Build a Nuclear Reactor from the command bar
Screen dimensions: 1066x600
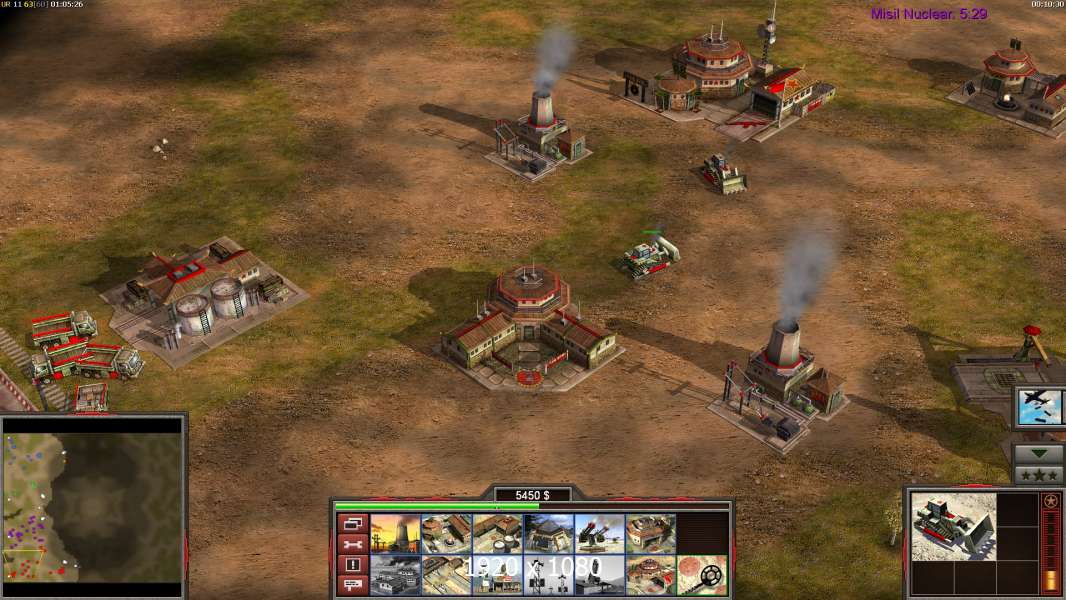tap(395, 533)
